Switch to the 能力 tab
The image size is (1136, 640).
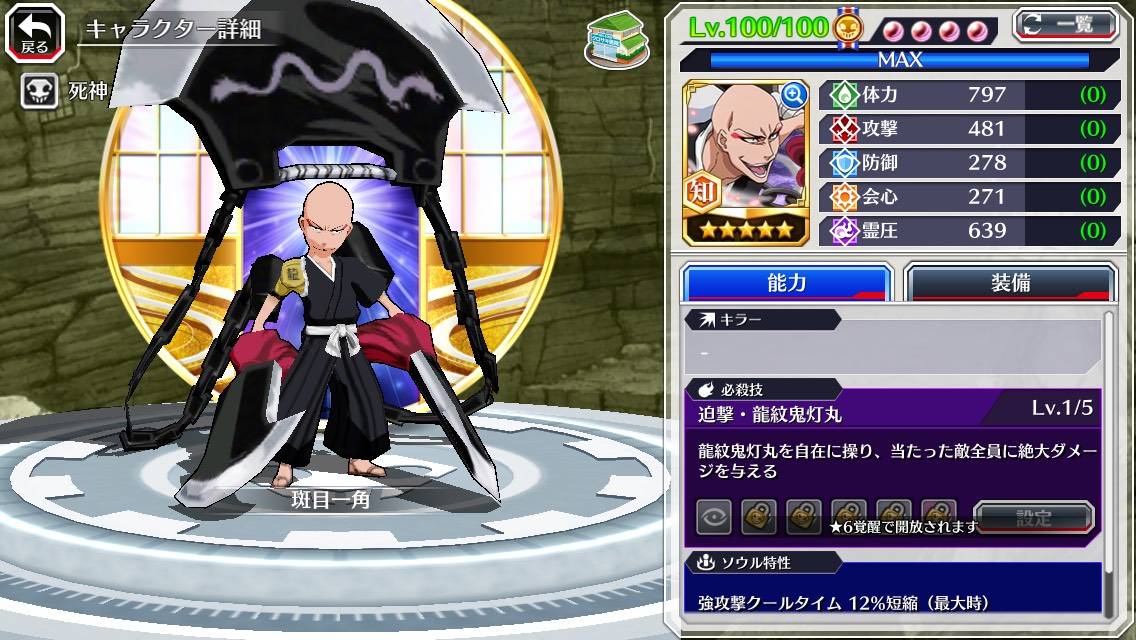click(786, 283)
